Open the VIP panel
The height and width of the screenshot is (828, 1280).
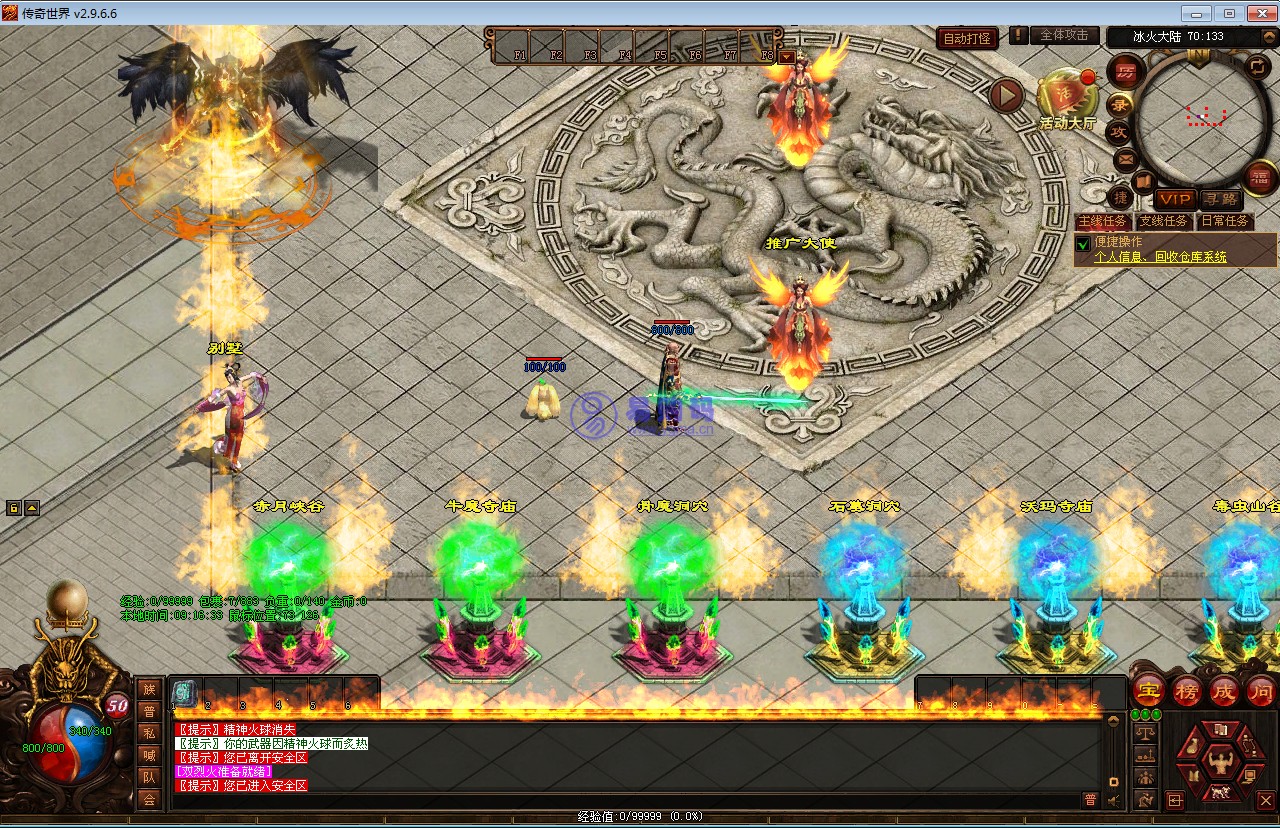(1174, 199)
